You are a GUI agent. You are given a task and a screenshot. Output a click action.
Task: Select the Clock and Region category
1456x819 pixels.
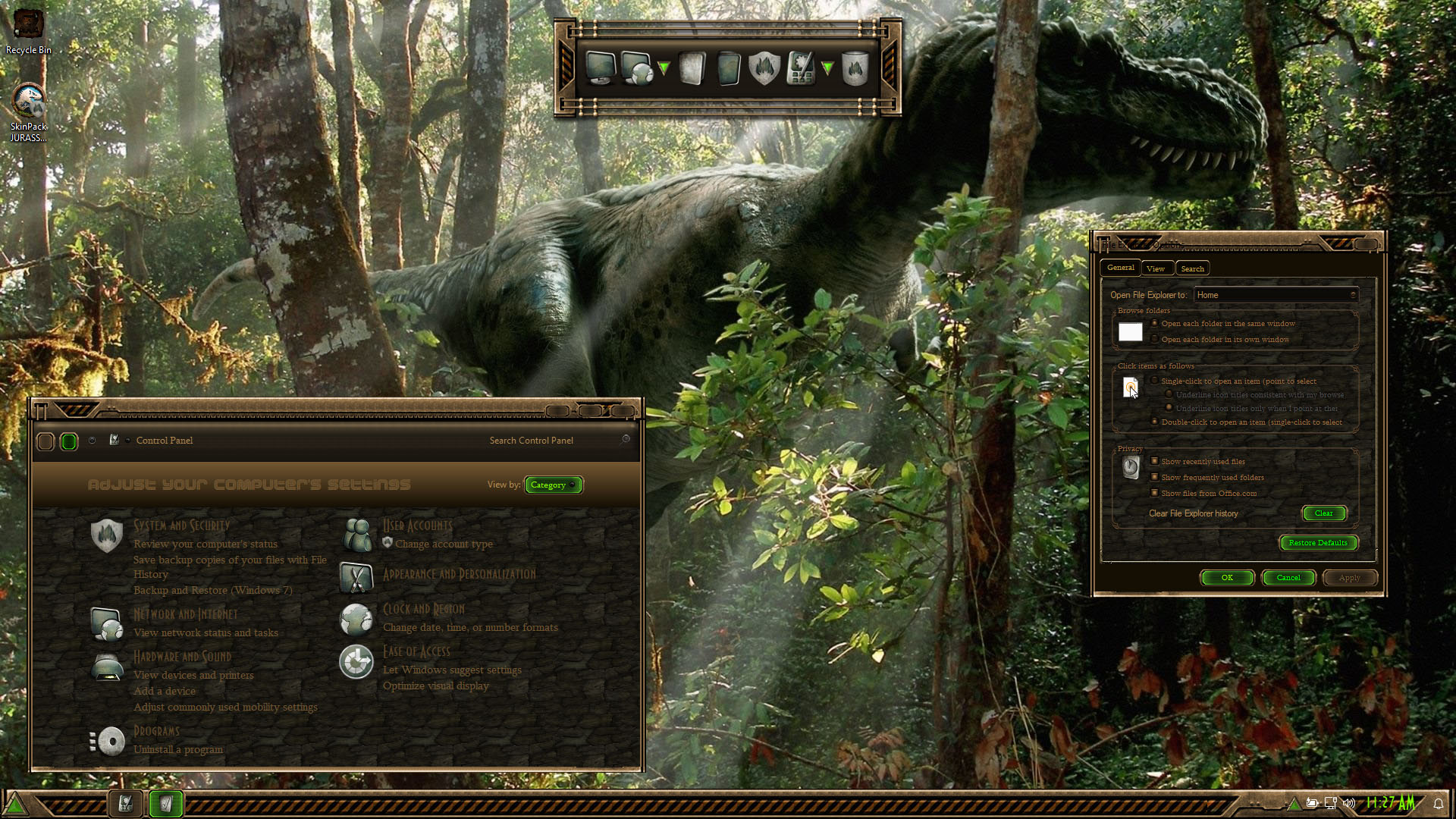(x=423, y=609)
